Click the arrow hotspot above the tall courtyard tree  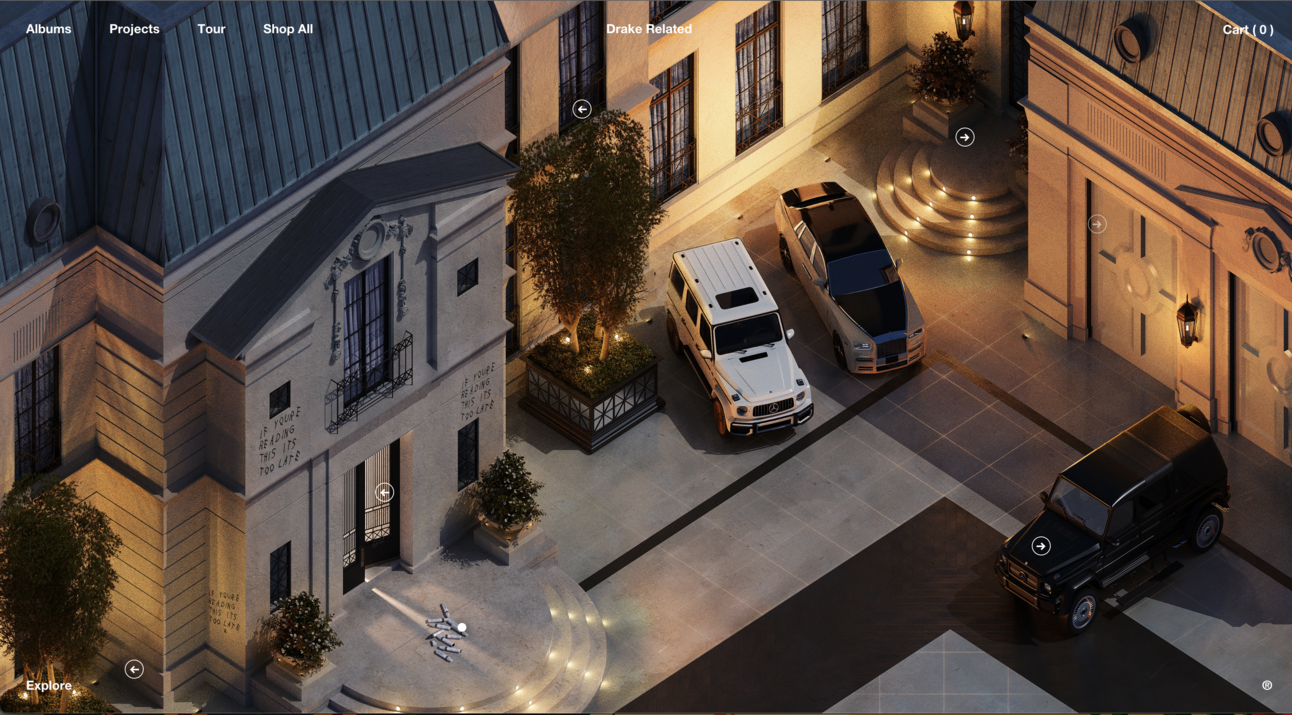point(582,109)
